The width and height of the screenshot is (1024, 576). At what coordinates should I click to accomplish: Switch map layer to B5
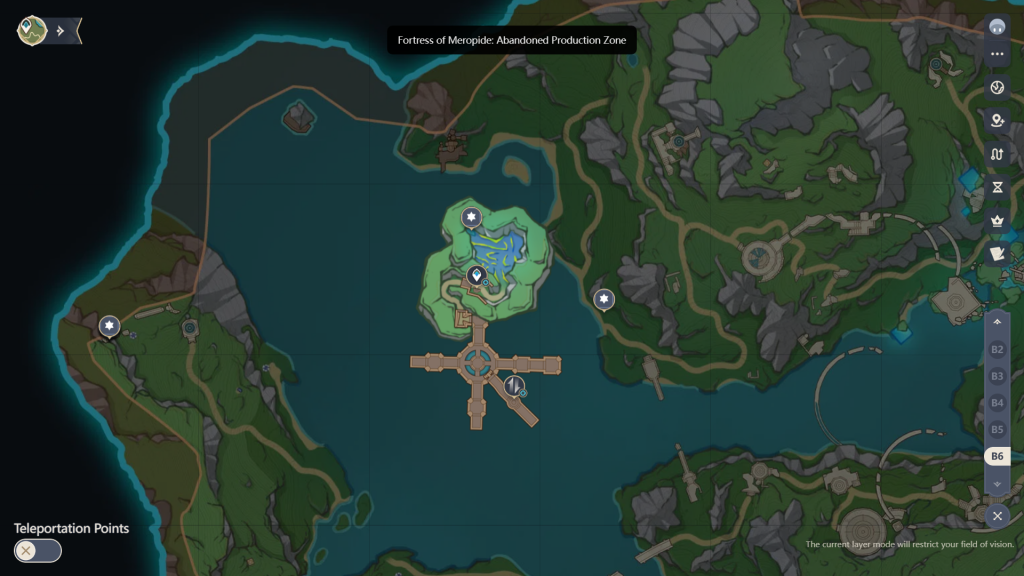(997, 429)
